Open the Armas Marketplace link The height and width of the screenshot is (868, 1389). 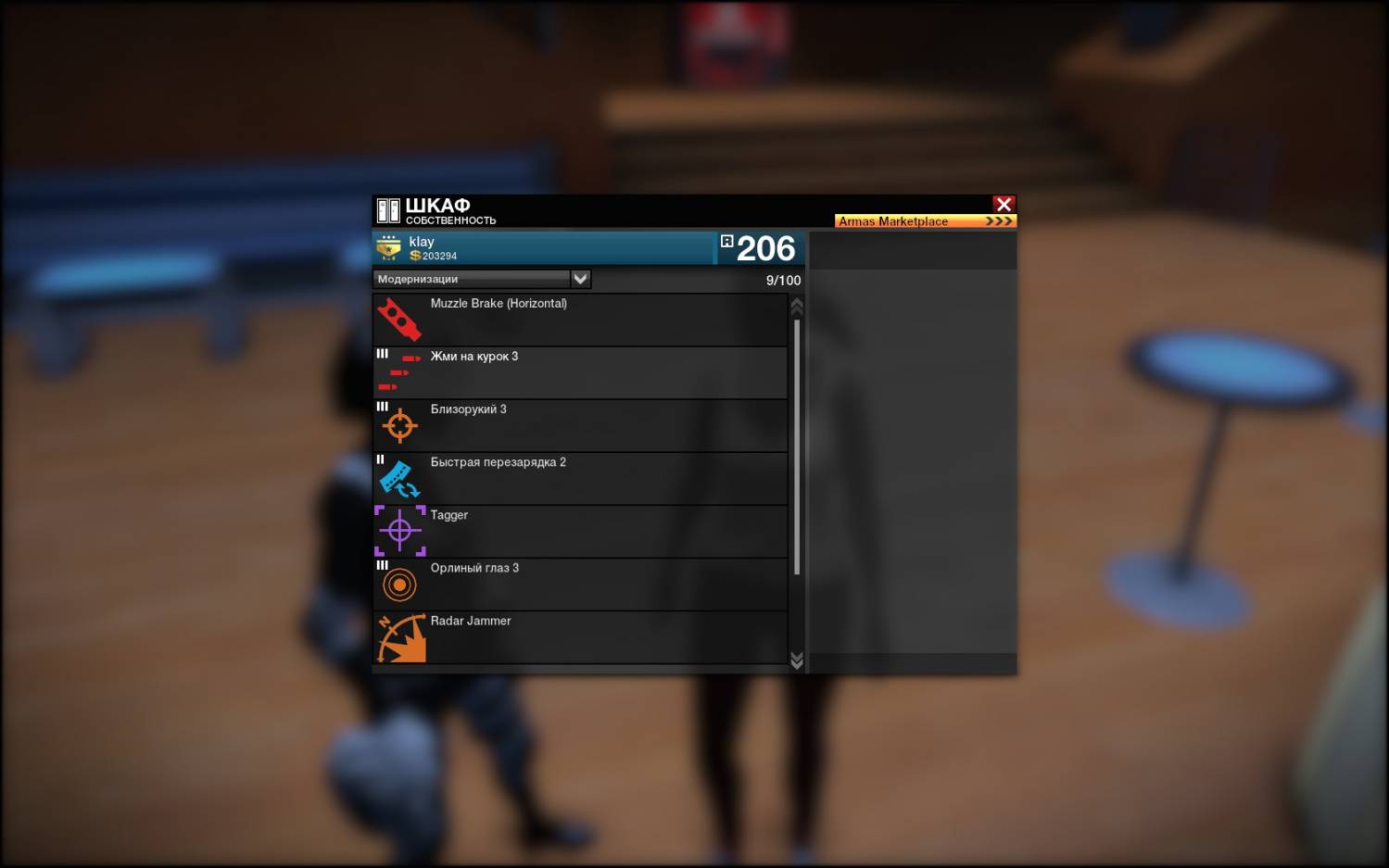point(925,221)
